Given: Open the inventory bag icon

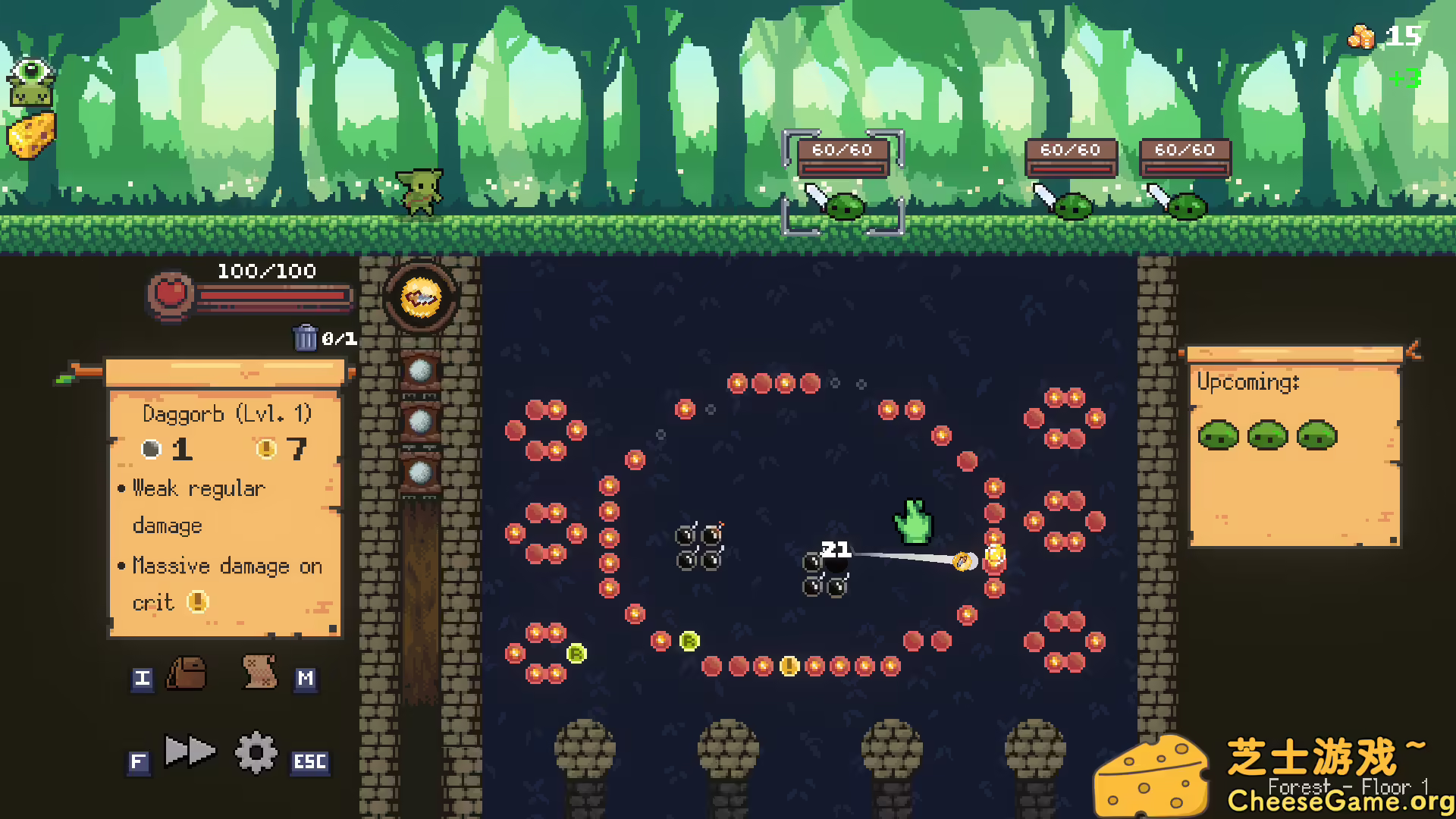Looking at the screenshot, I should [186, 673].
